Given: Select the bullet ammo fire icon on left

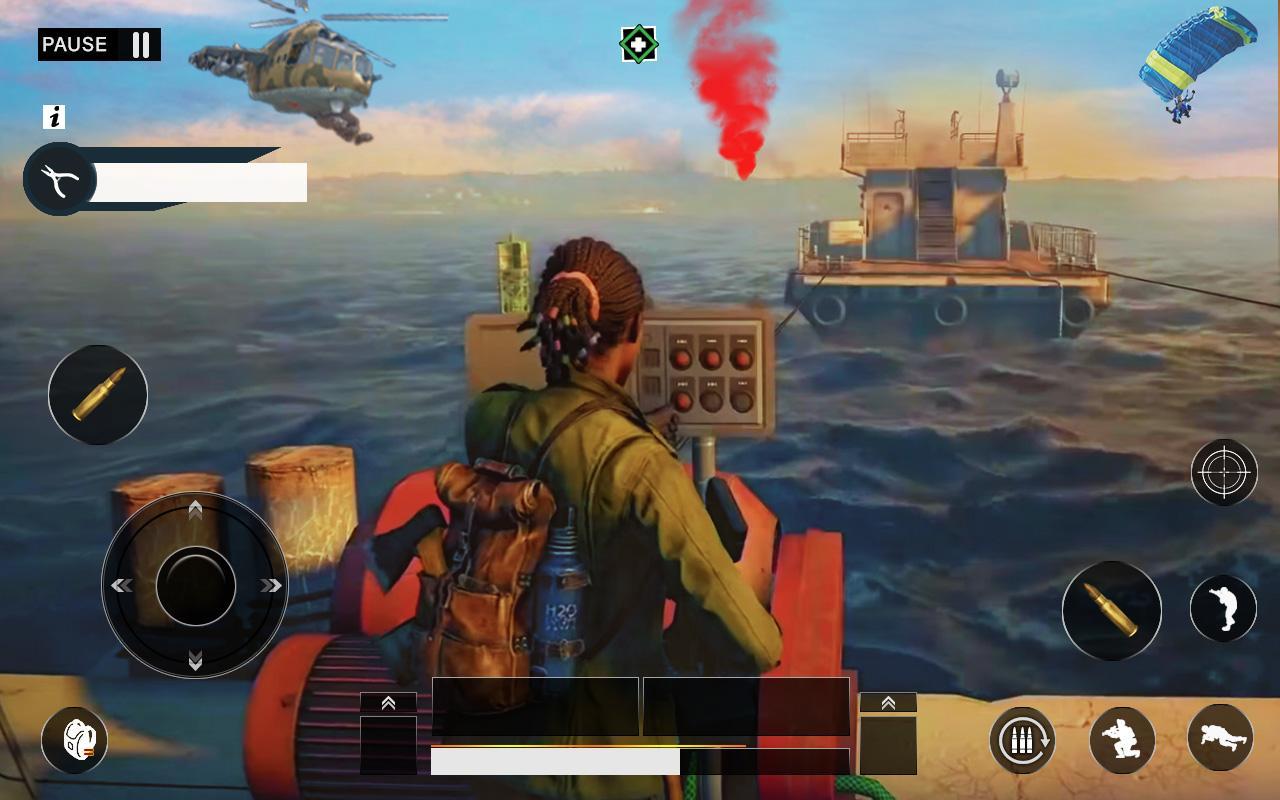Looking at the screenshot, I should click(97, 395).
